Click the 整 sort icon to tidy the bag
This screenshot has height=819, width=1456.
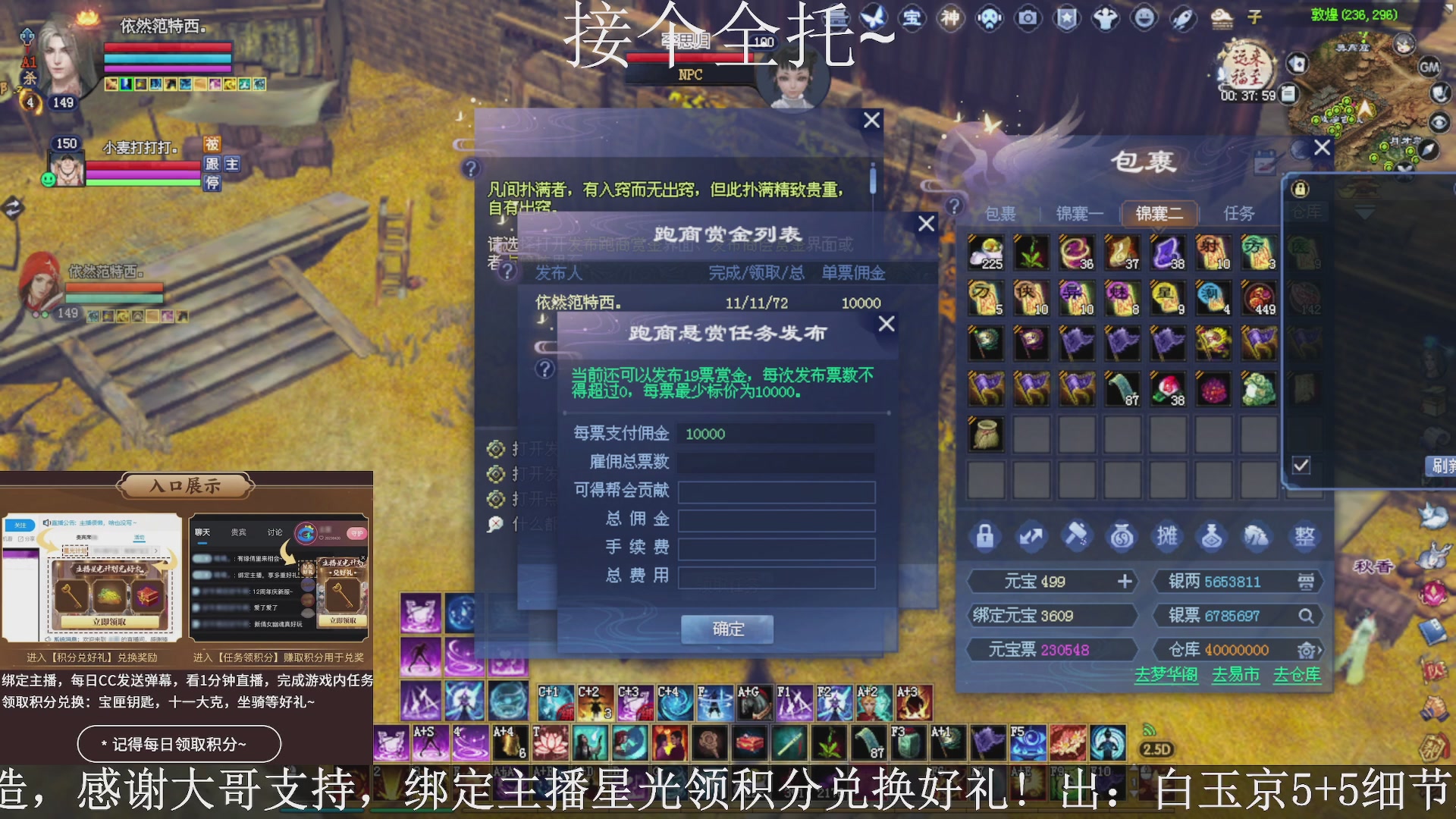coord(1304,537)
